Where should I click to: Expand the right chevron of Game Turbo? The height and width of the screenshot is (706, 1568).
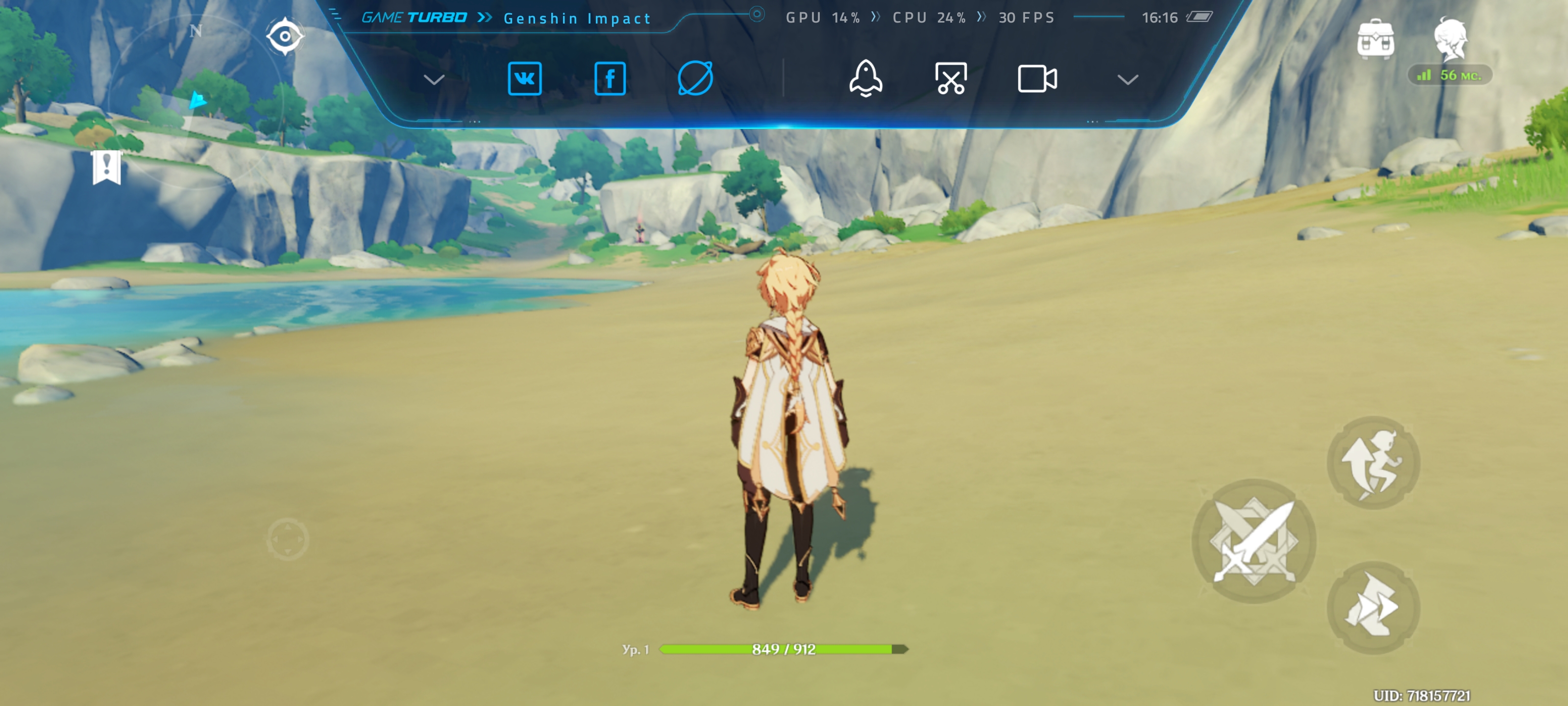tap(1127, 79)
